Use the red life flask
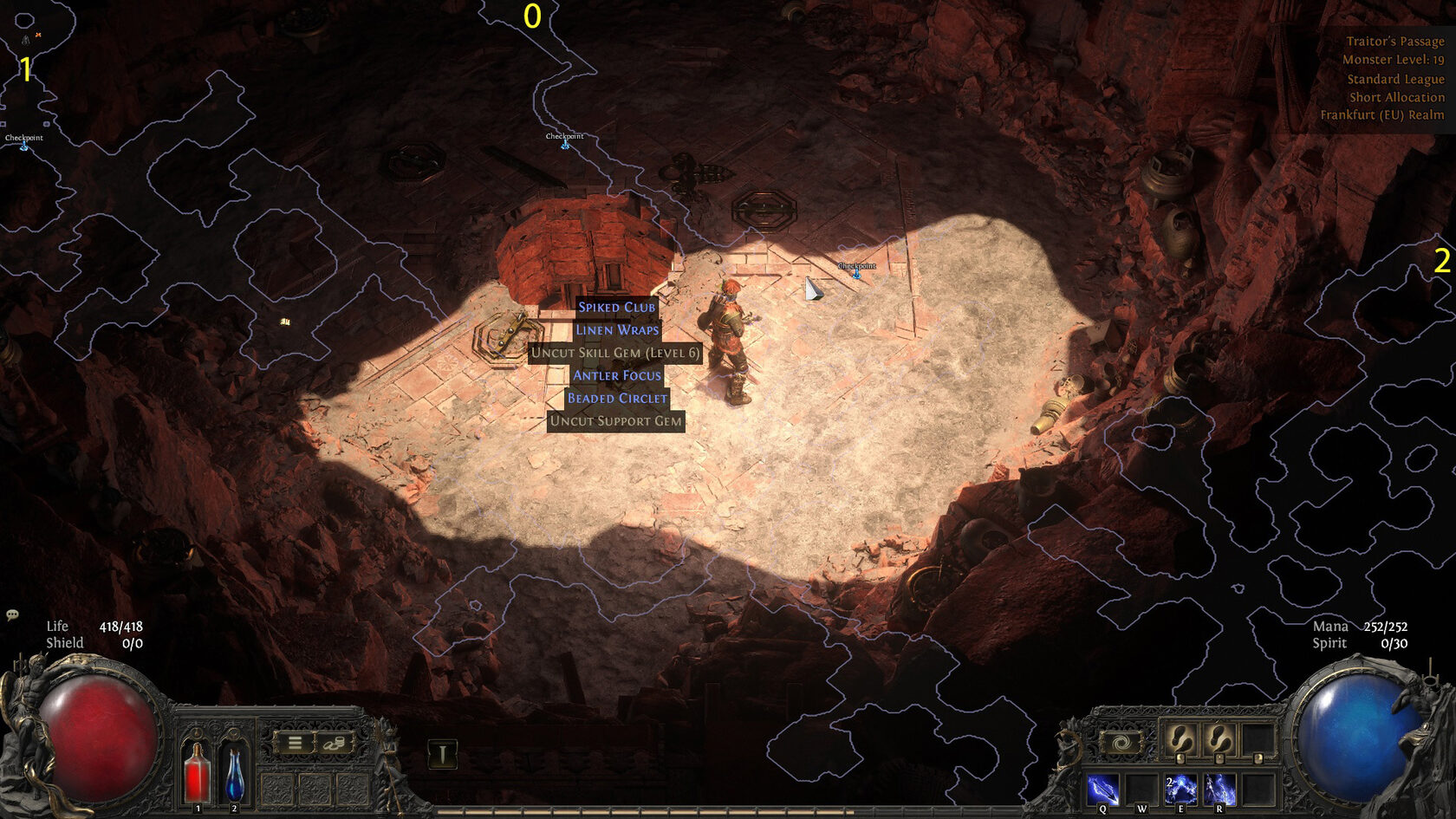 point(198,773)
